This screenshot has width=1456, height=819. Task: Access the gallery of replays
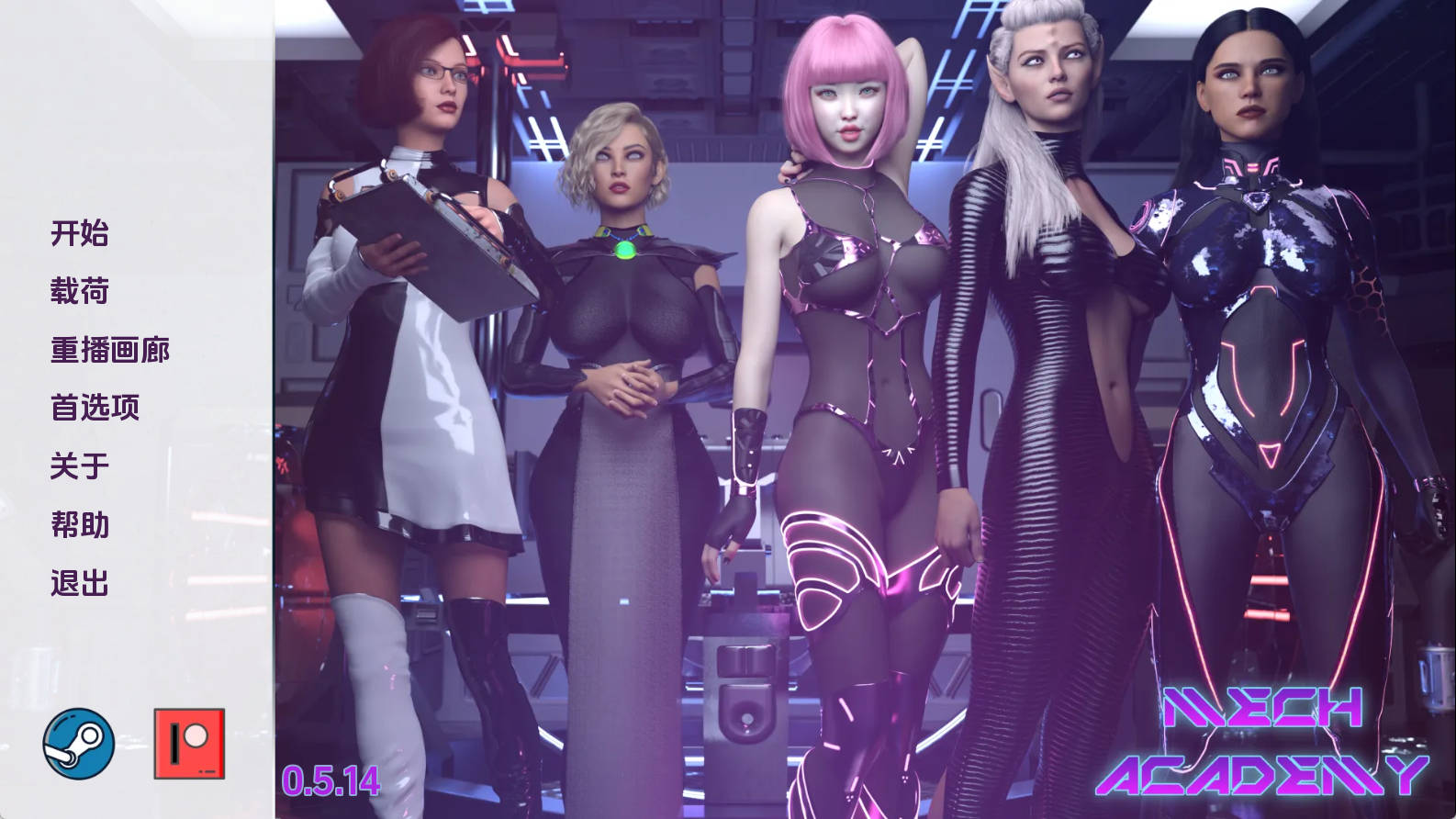click(x=110, y=349)
